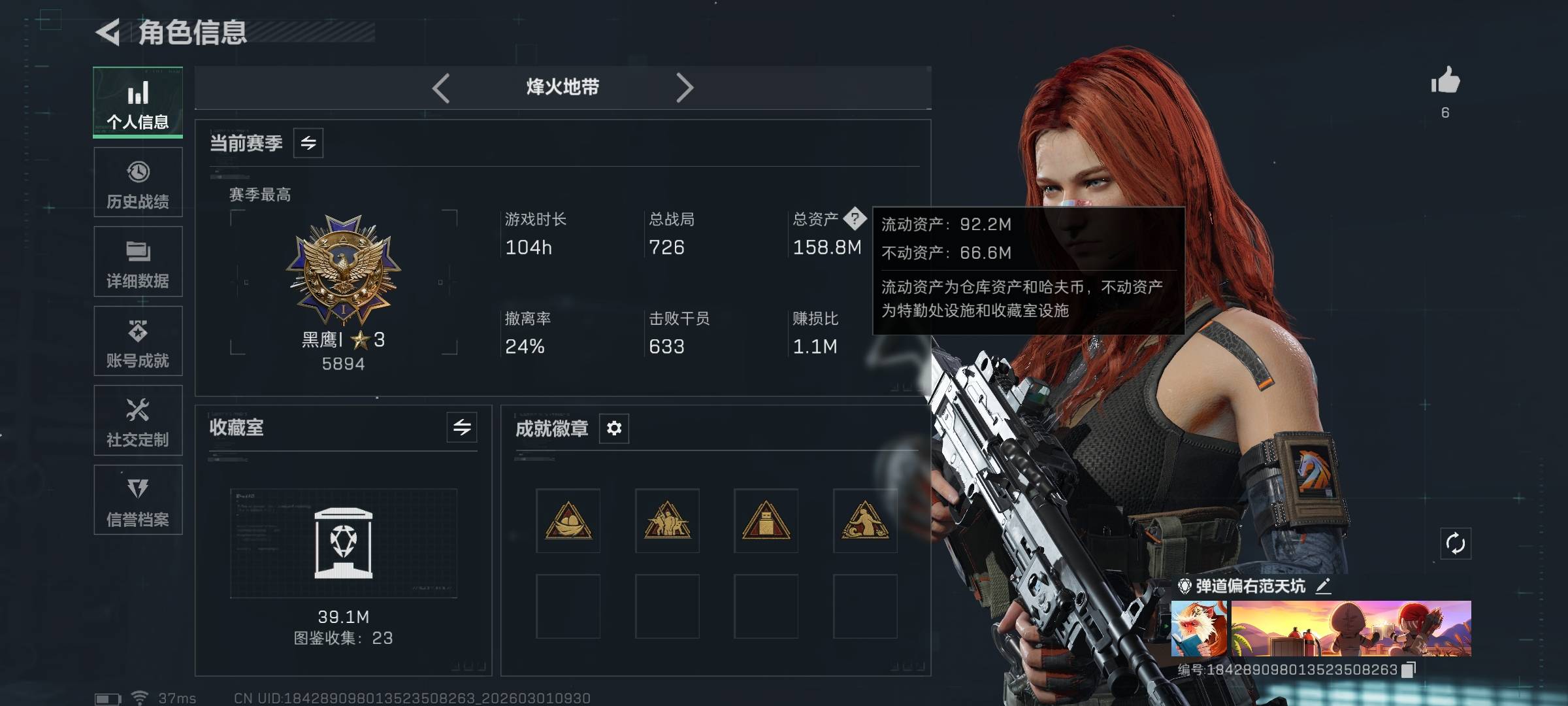Screen dimensions: 1568x706
Task: Go back from the 角色信息 screen
Action: click(x=108, y=32)
